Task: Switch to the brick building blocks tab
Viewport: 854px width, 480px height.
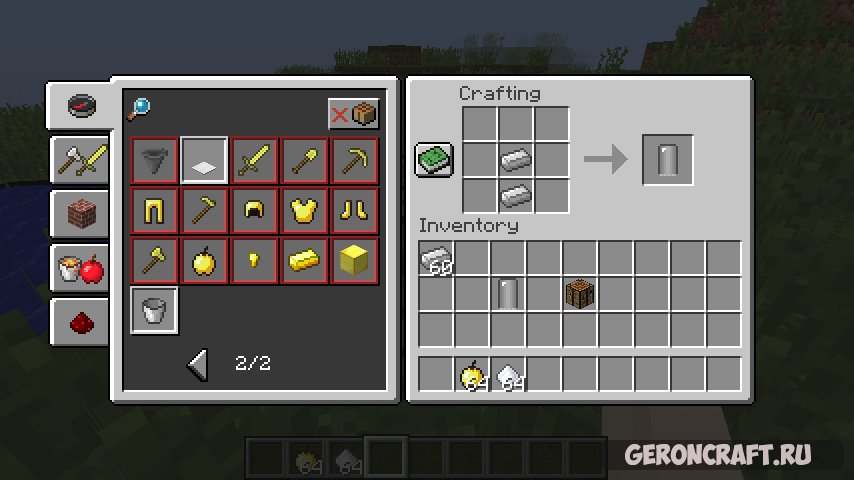Action: tap(79, 213)
